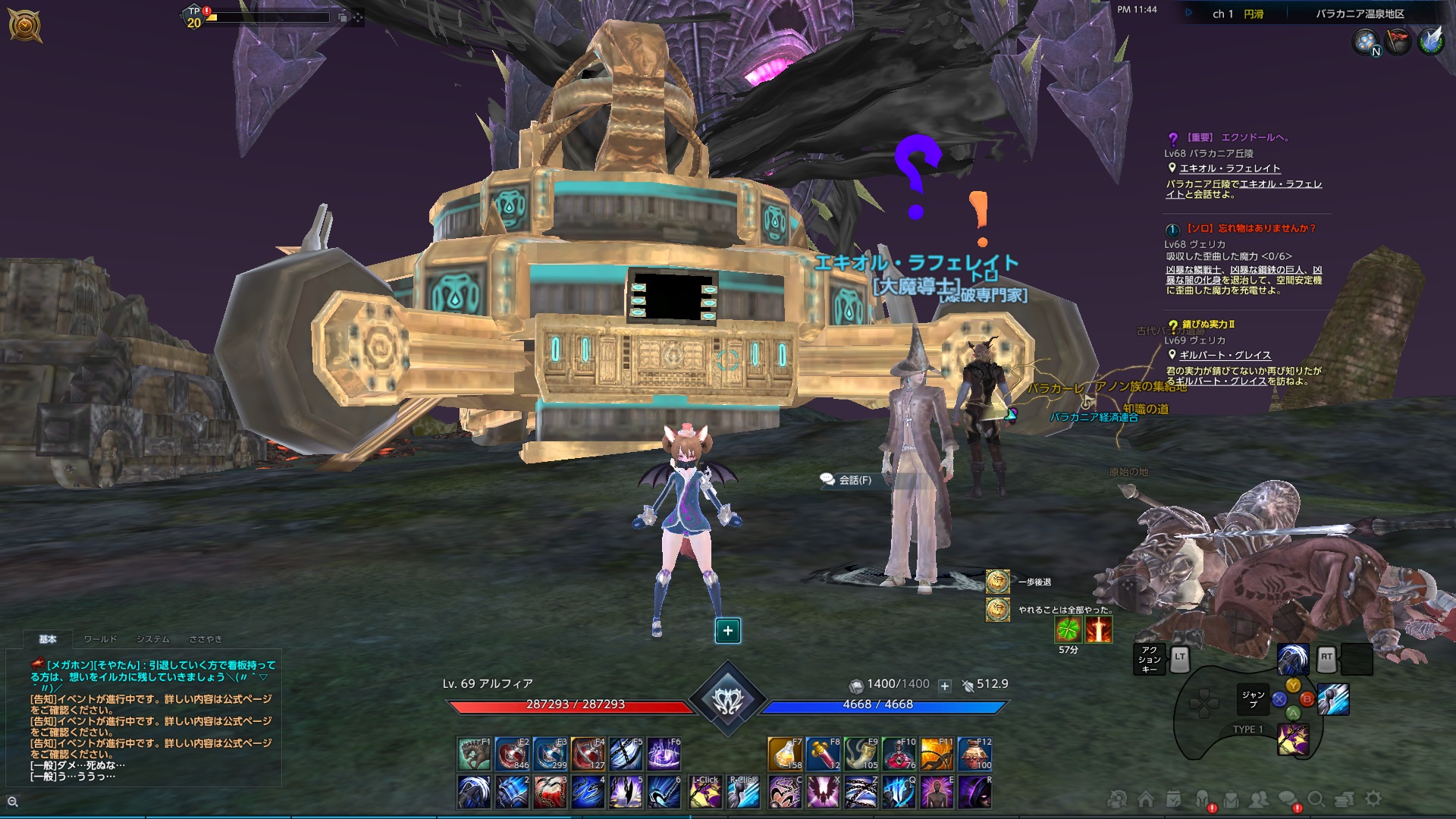Open the character equipment helmet icon
Image resolution: width=1456 pixels, height=819 pixels.
tap(1202, 799)
